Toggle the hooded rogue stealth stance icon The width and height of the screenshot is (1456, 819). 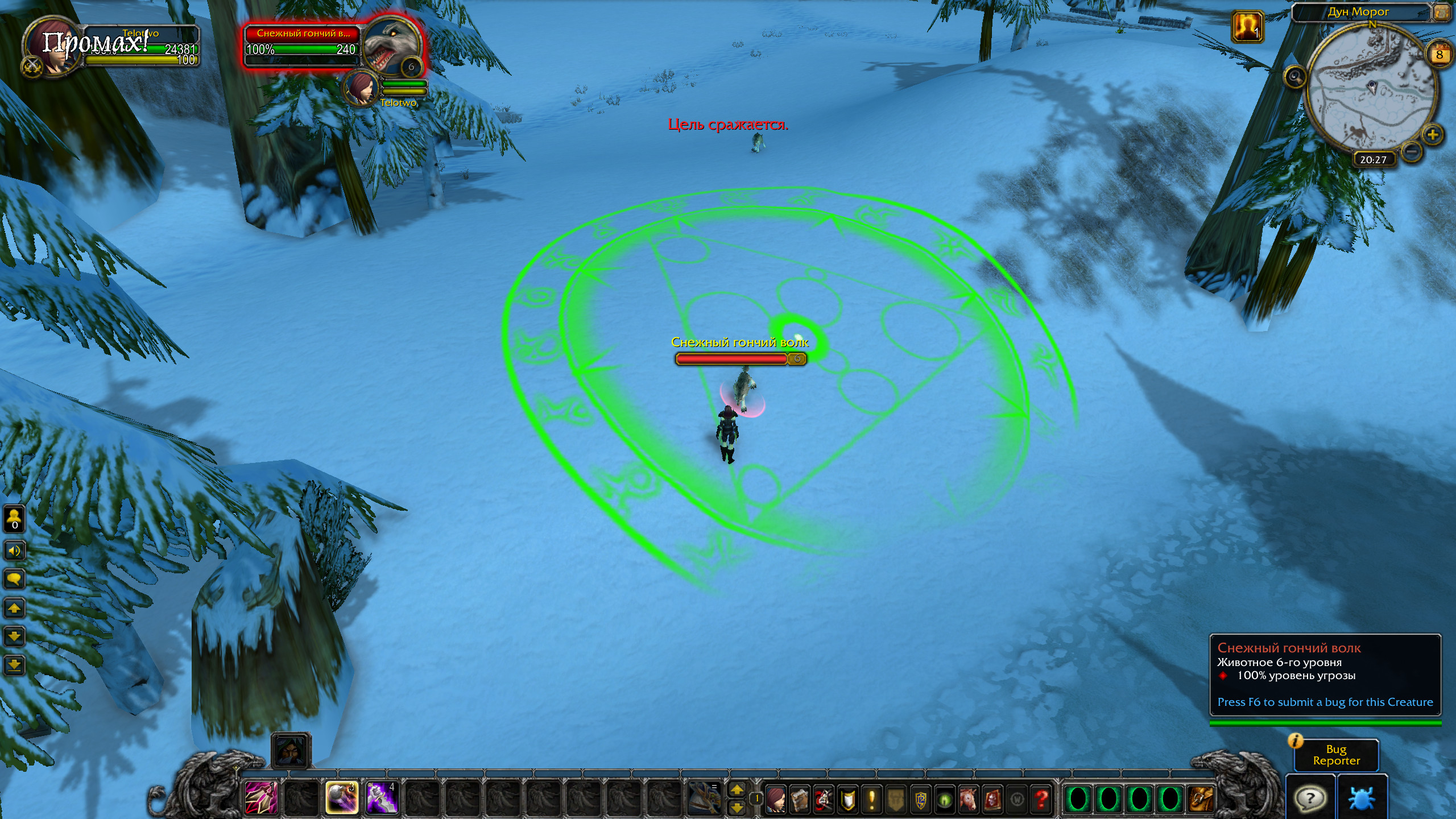tap(291, 751)
